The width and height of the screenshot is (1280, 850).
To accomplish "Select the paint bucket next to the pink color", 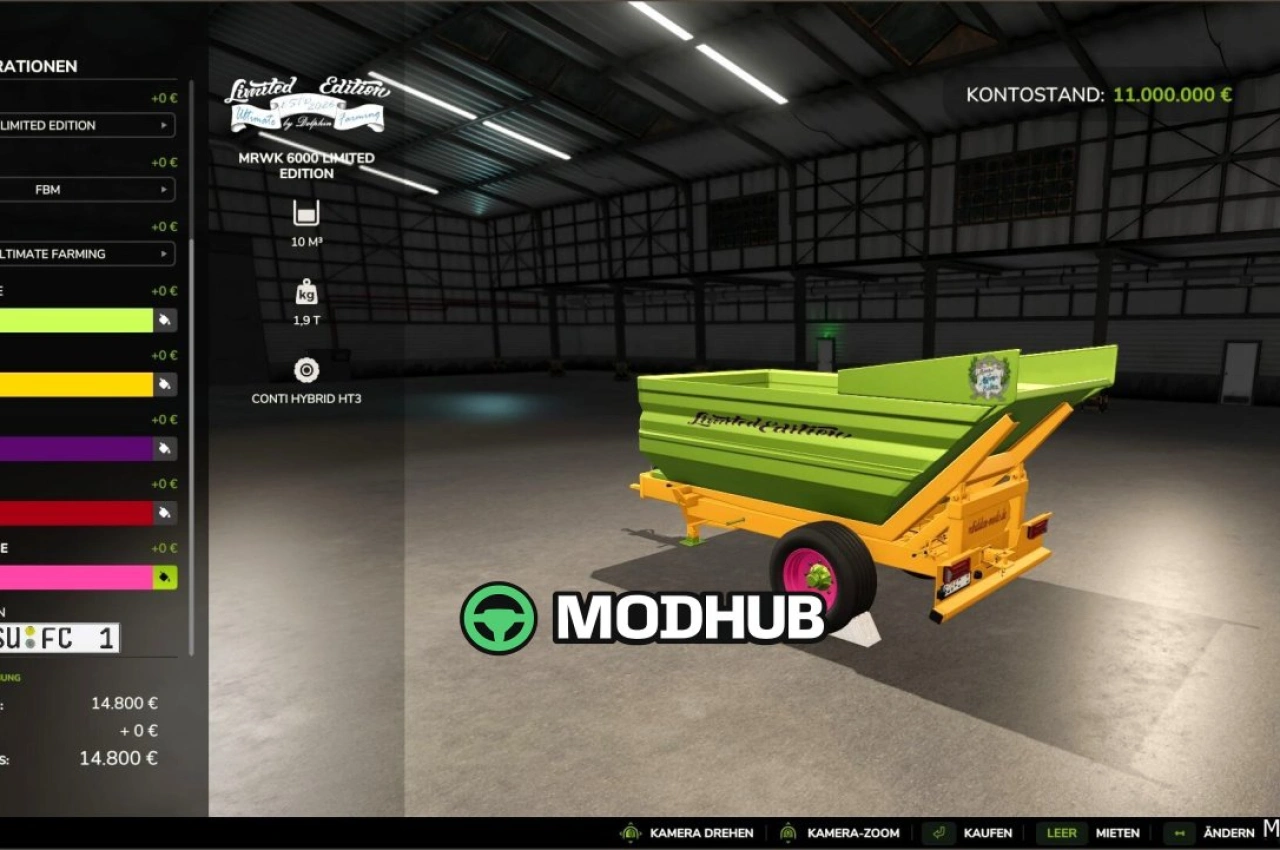I will tap(166, 578).
